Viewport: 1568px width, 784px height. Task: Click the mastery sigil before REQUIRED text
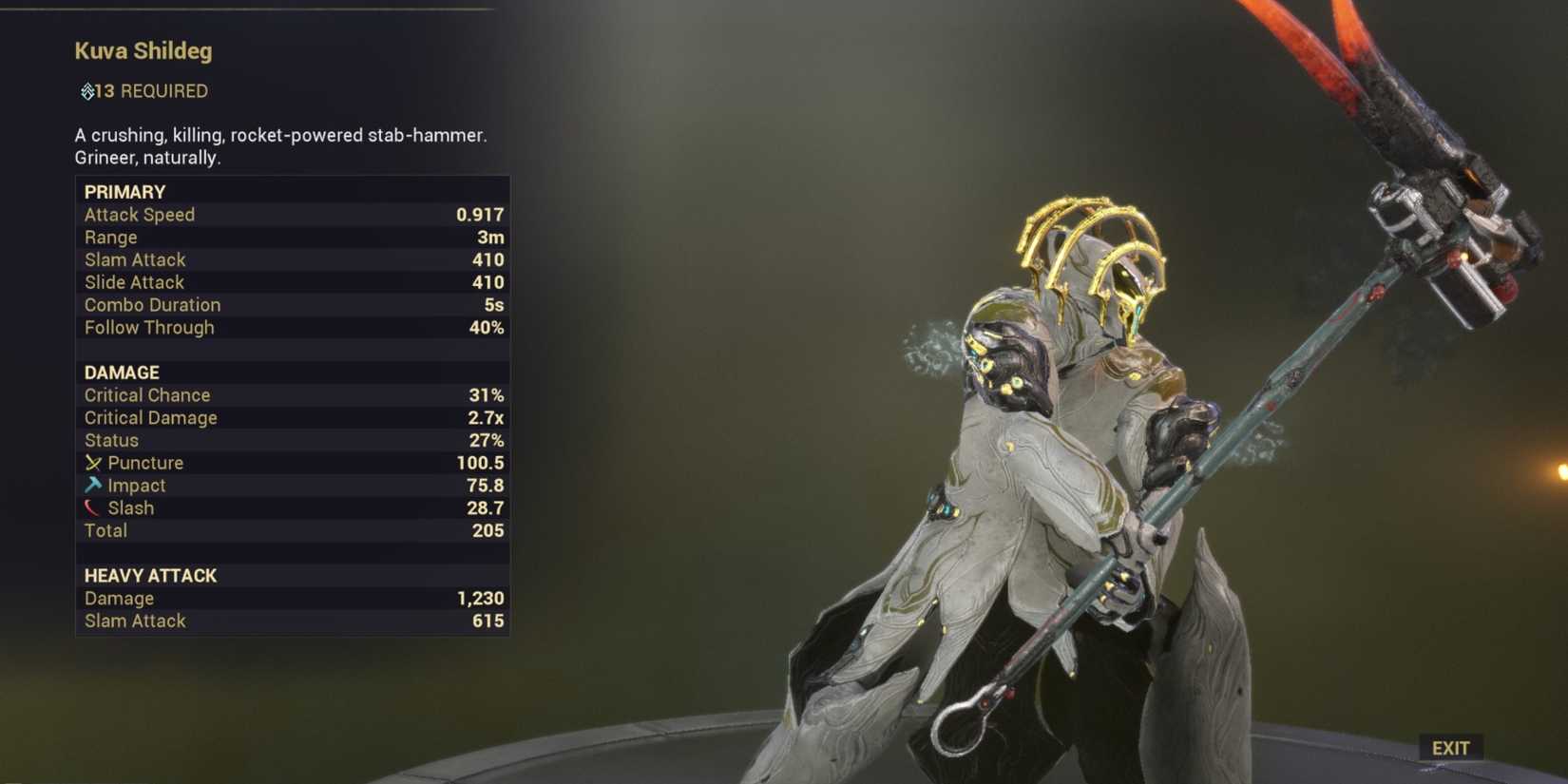tap(86, 91)
